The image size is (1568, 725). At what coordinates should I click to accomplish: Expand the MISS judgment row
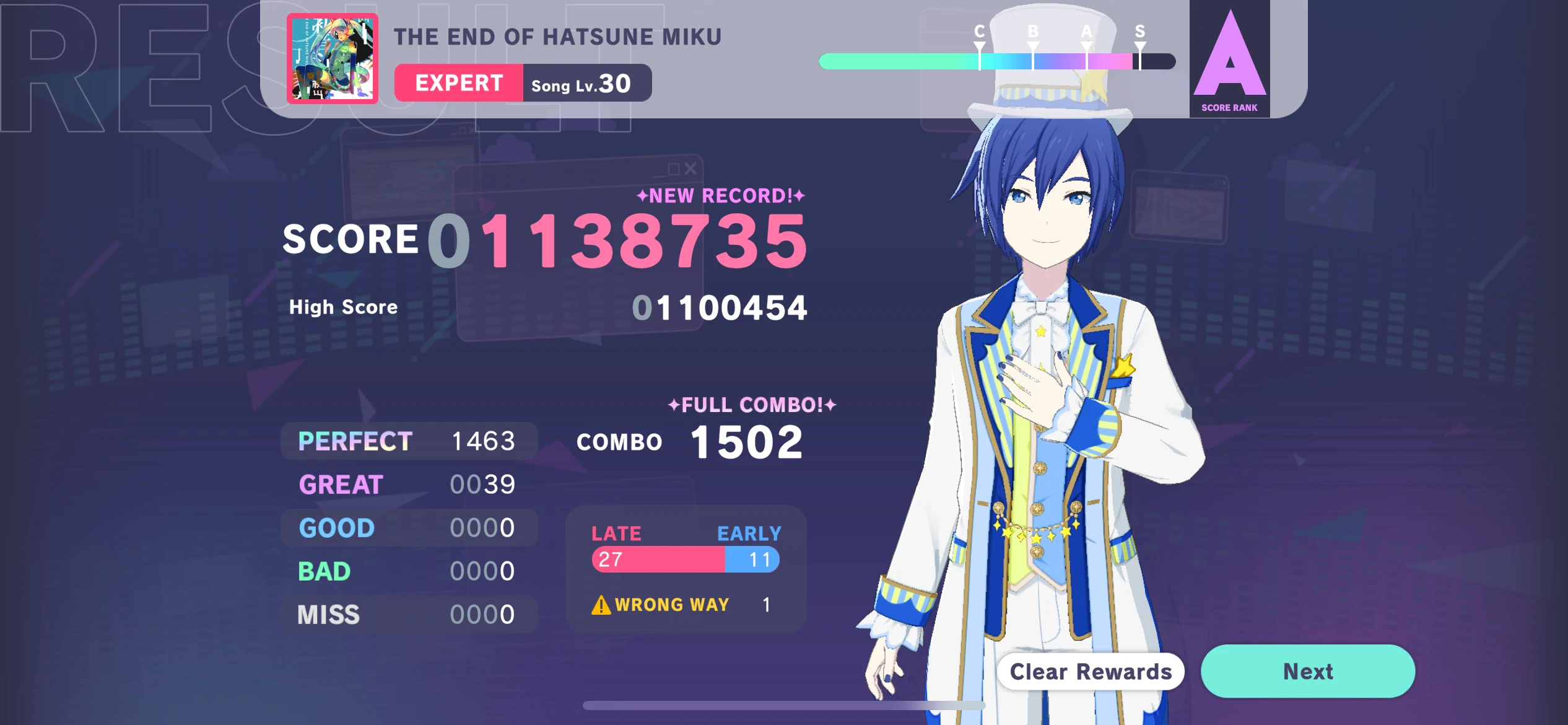click(409, 614)
